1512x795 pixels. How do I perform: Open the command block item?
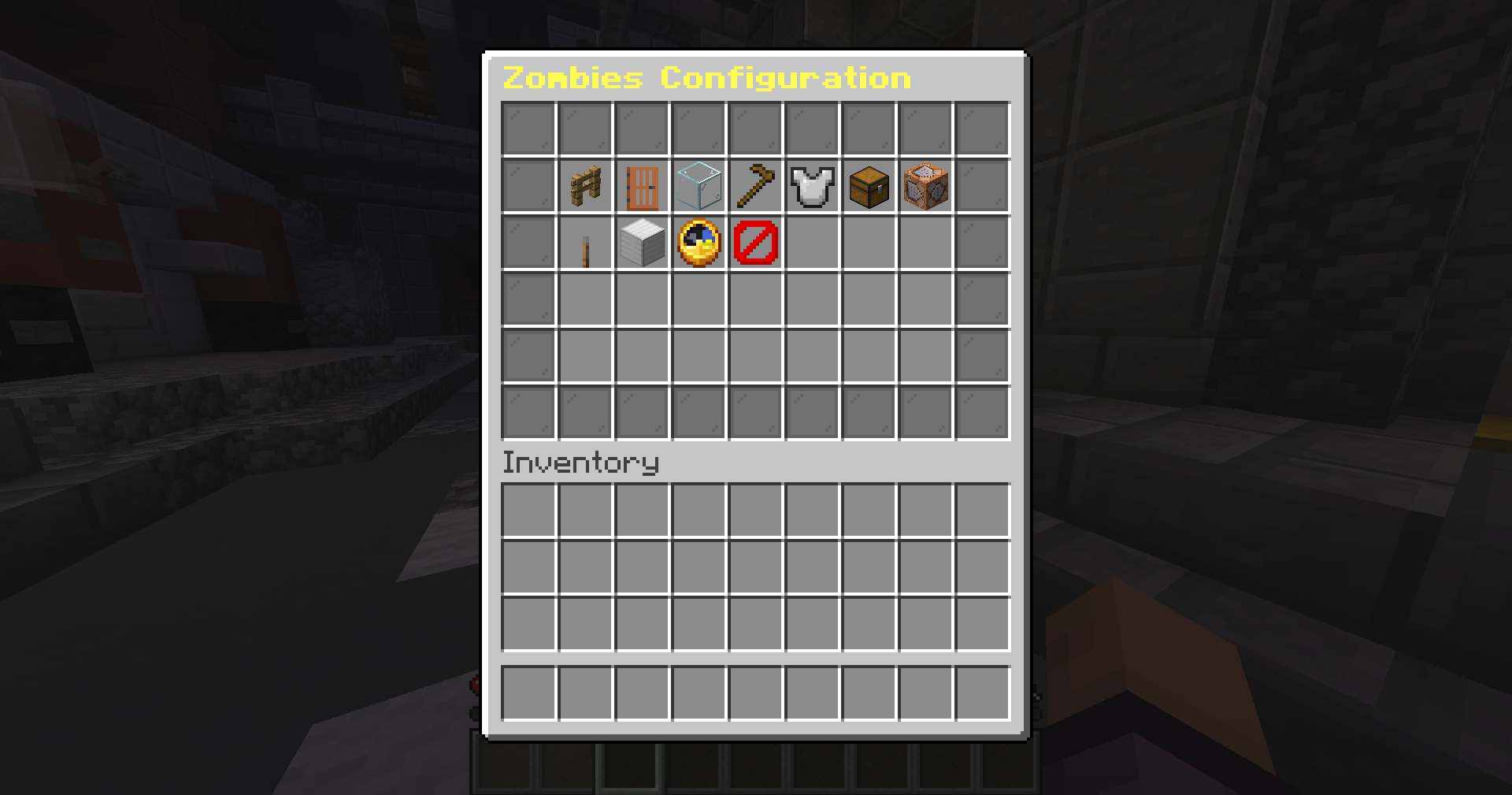pos(925,184)
